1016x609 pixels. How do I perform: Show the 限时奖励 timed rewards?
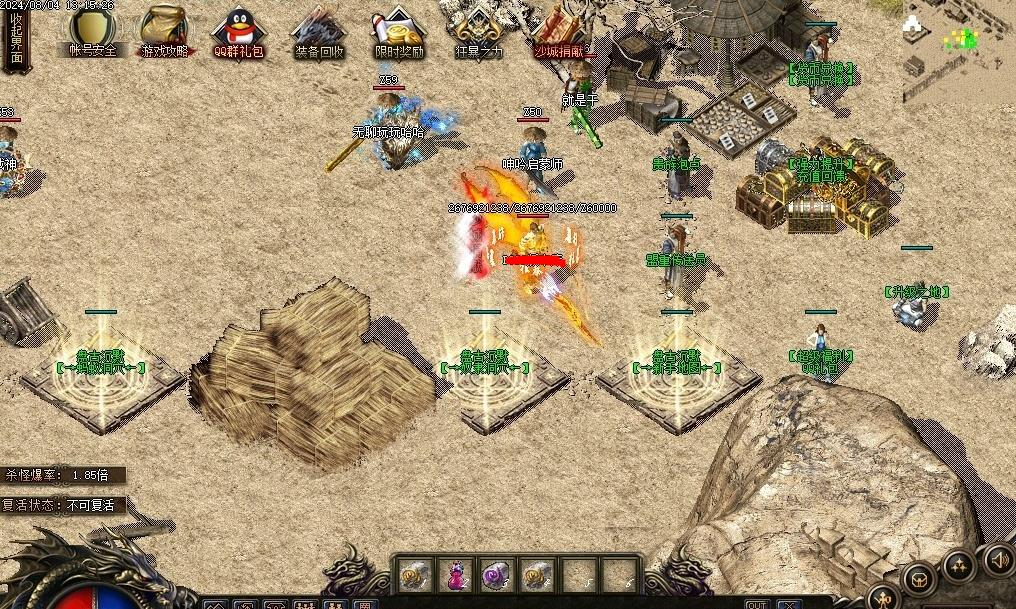point(398,30)
